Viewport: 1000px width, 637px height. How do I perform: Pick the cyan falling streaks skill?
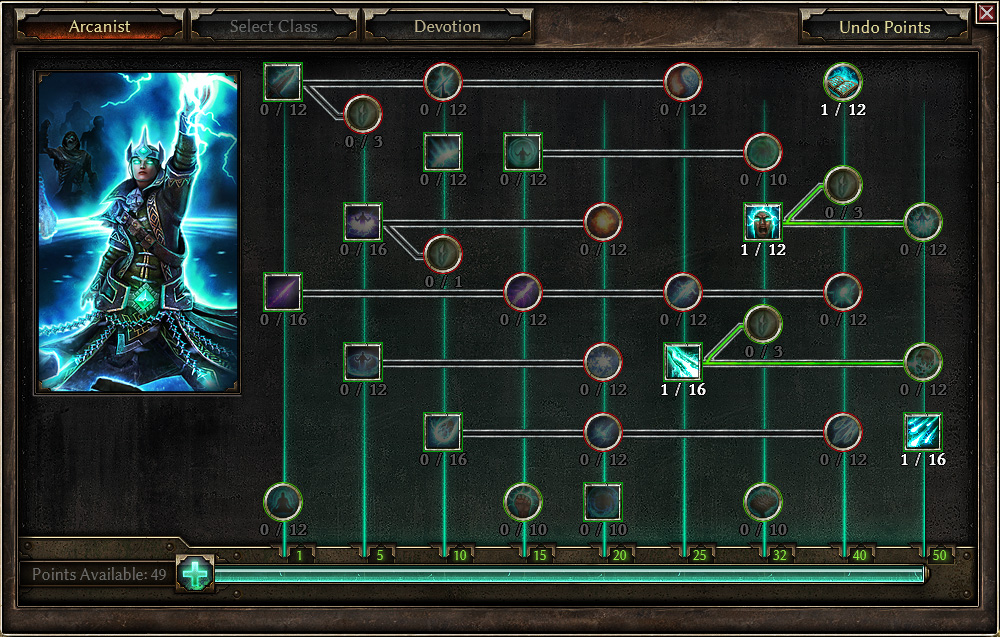point(923,432)
